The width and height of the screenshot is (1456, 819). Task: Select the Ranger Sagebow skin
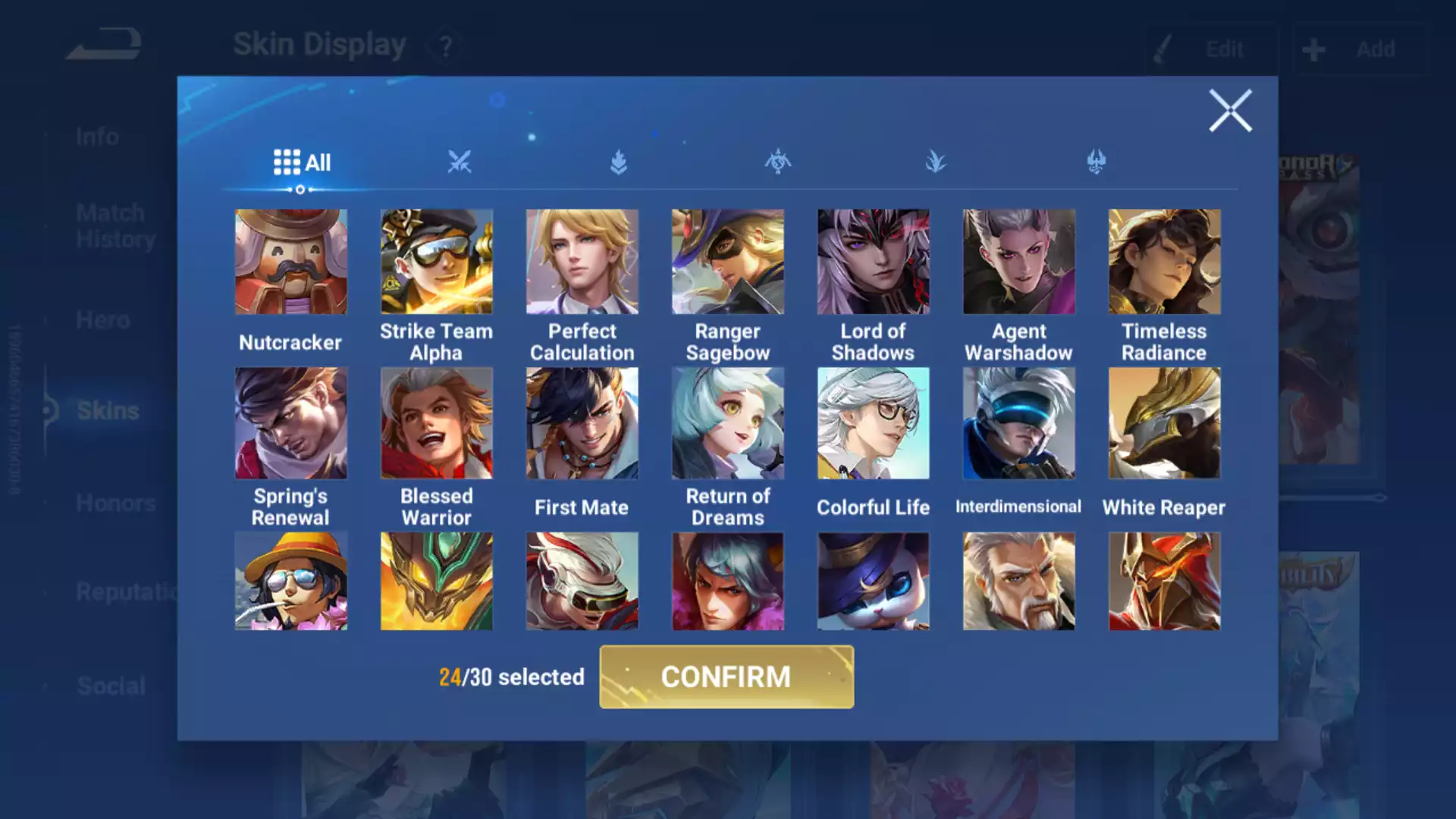728,262
